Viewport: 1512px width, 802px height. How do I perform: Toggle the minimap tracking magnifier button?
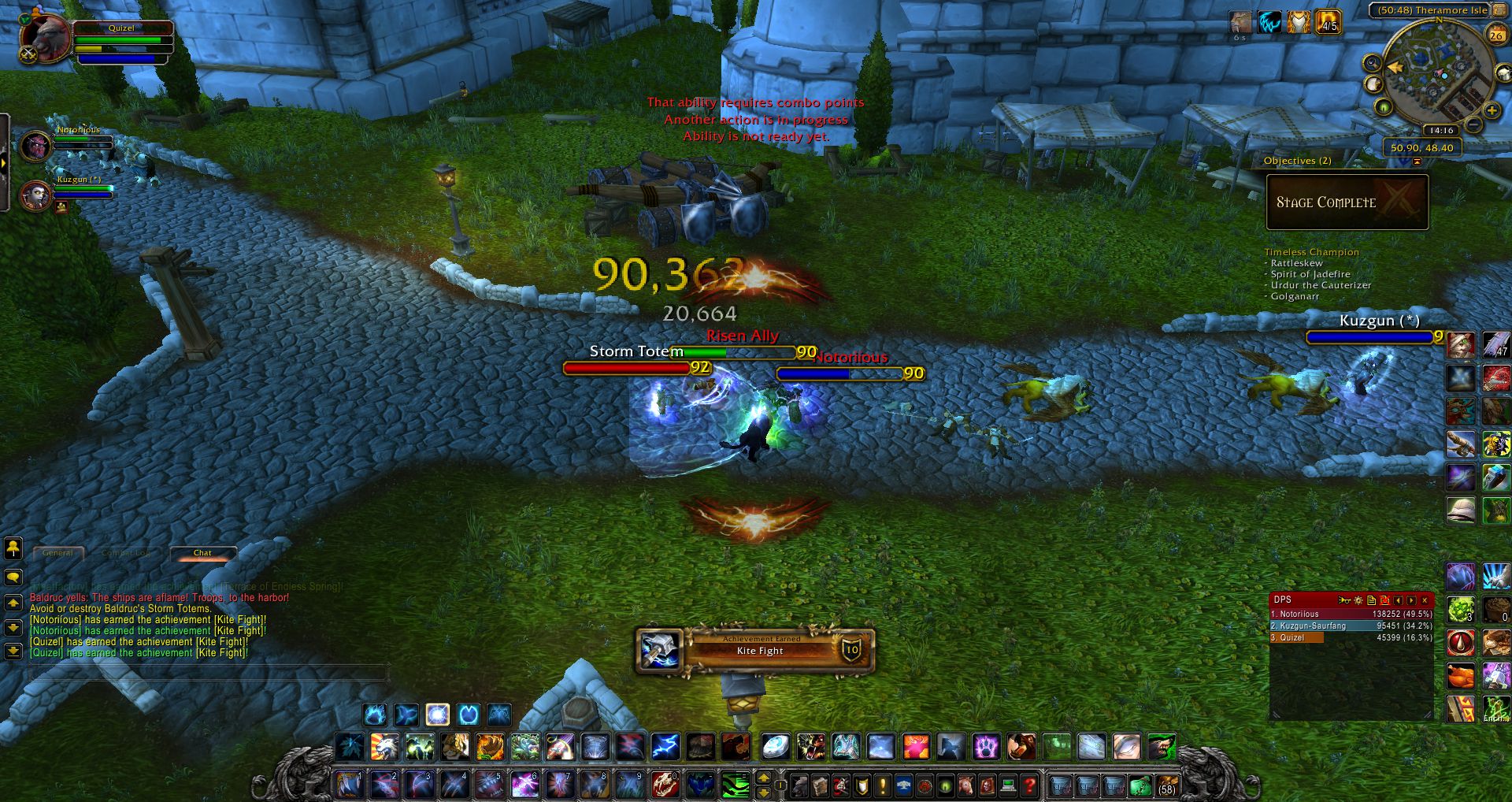point(1372,63)
